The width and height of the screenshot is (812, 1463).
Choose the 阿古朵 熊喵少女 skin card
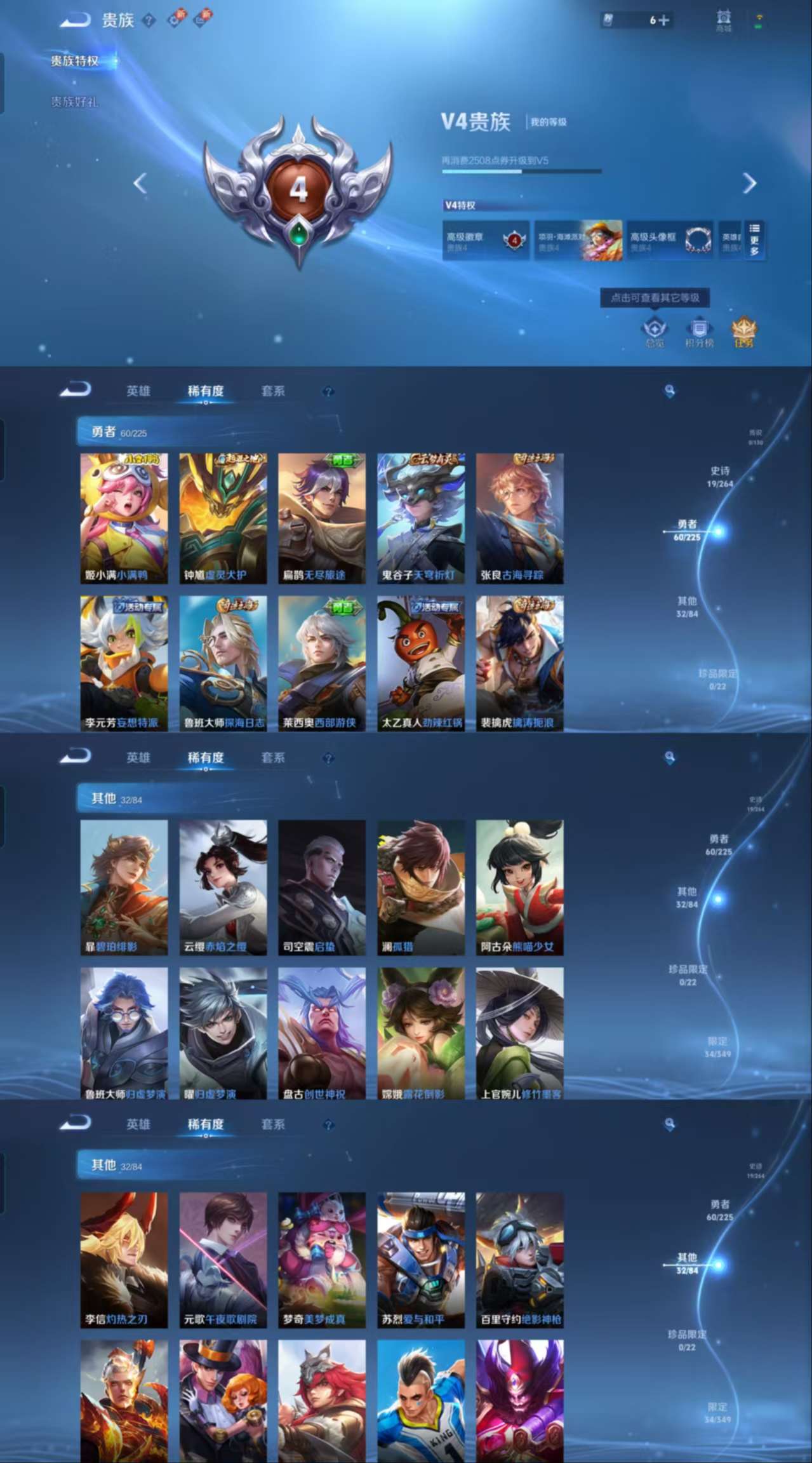(x=520, y=887)
